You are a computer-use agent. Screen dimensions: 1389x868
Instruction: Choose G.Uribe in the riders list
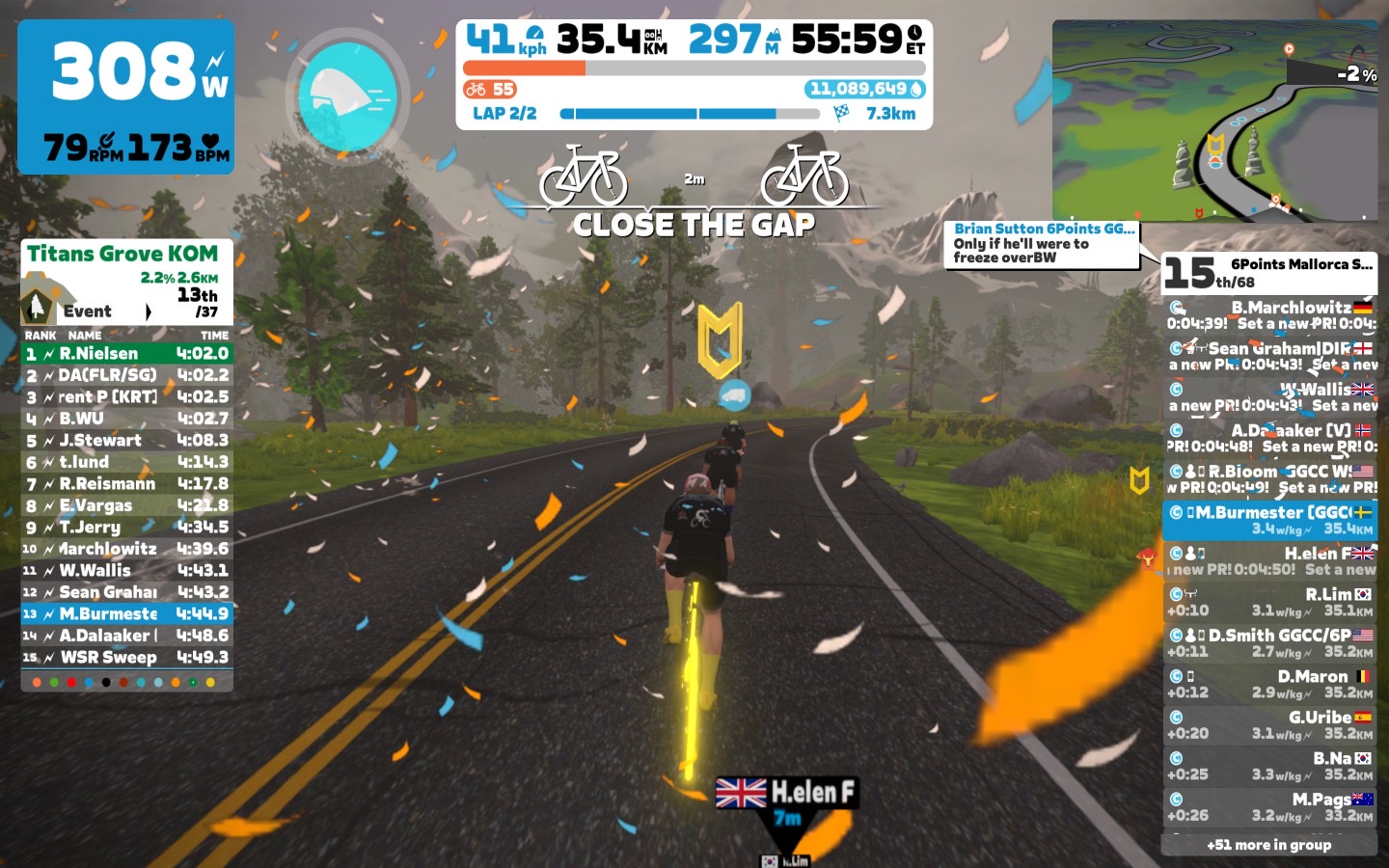[1269, 724]
